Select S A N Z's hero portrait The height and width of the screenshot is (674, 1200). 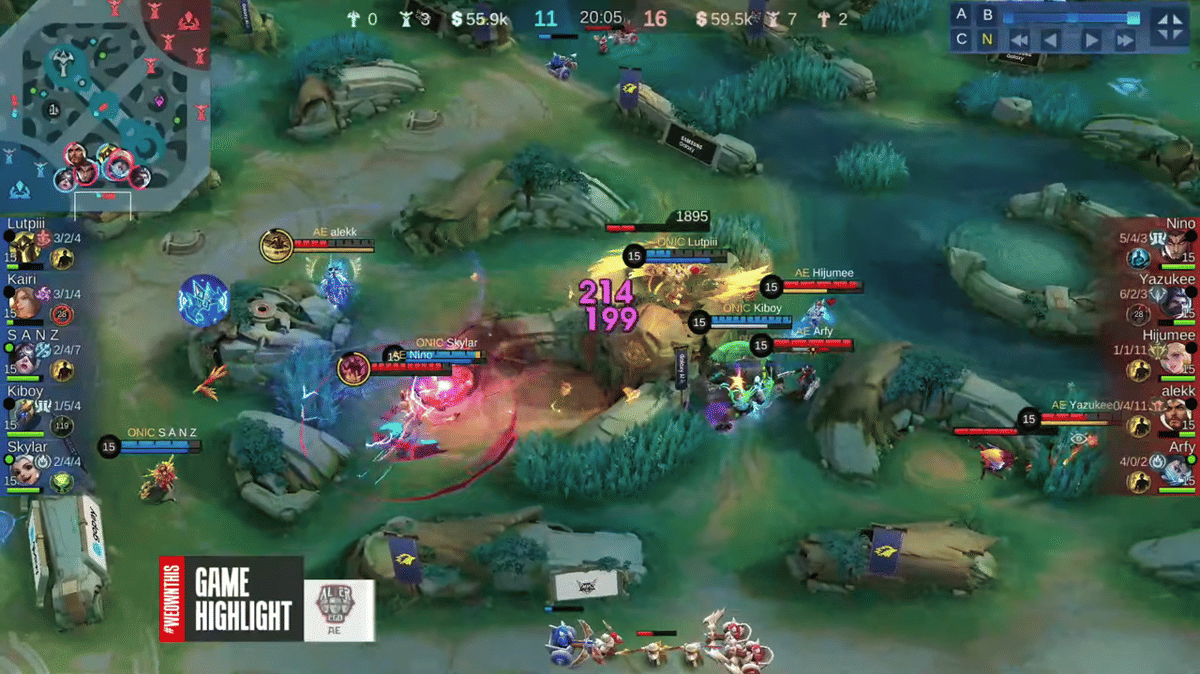click(24, 358)
